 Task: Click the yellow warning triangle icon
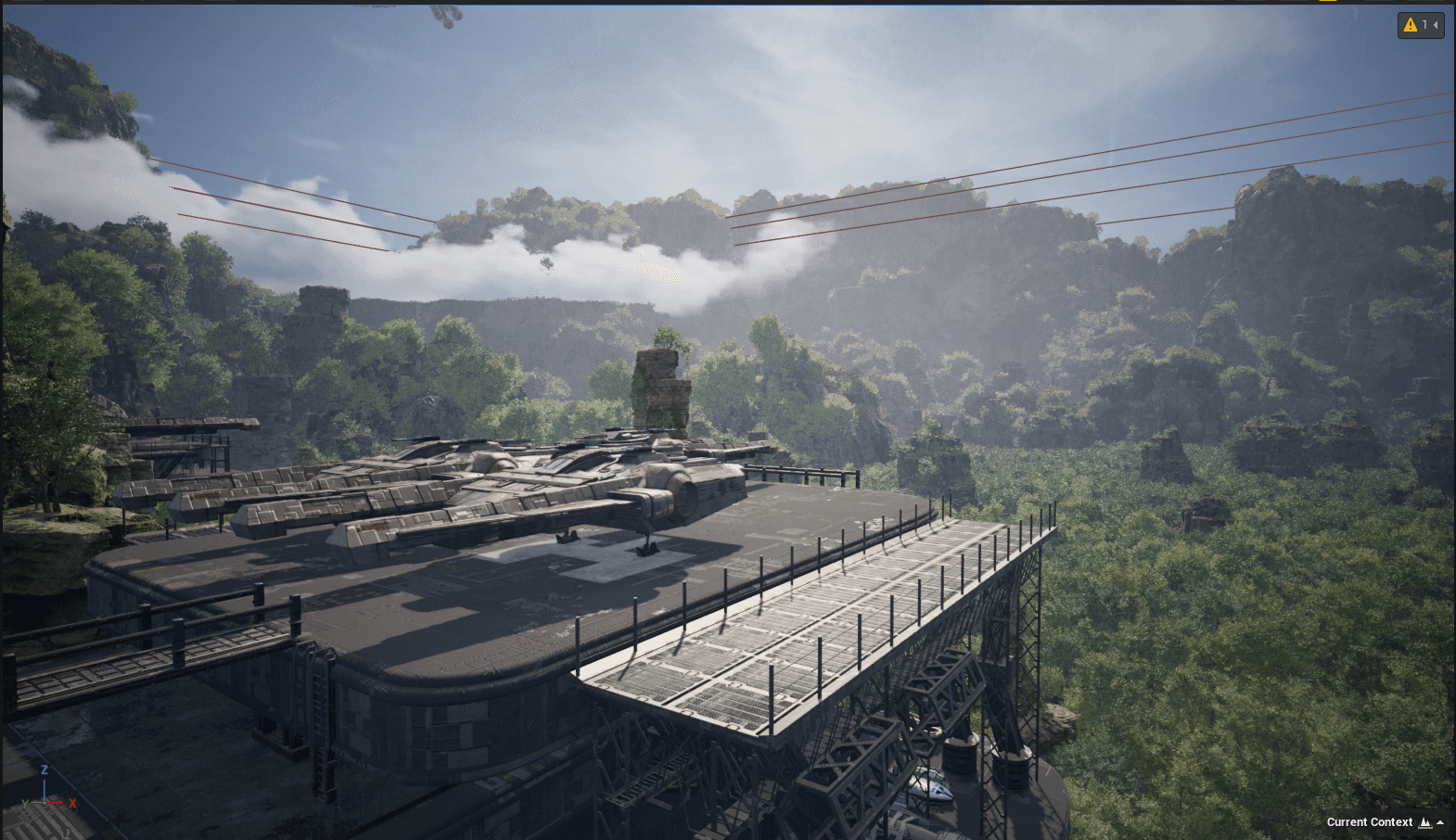click(x=1409, y=24)
